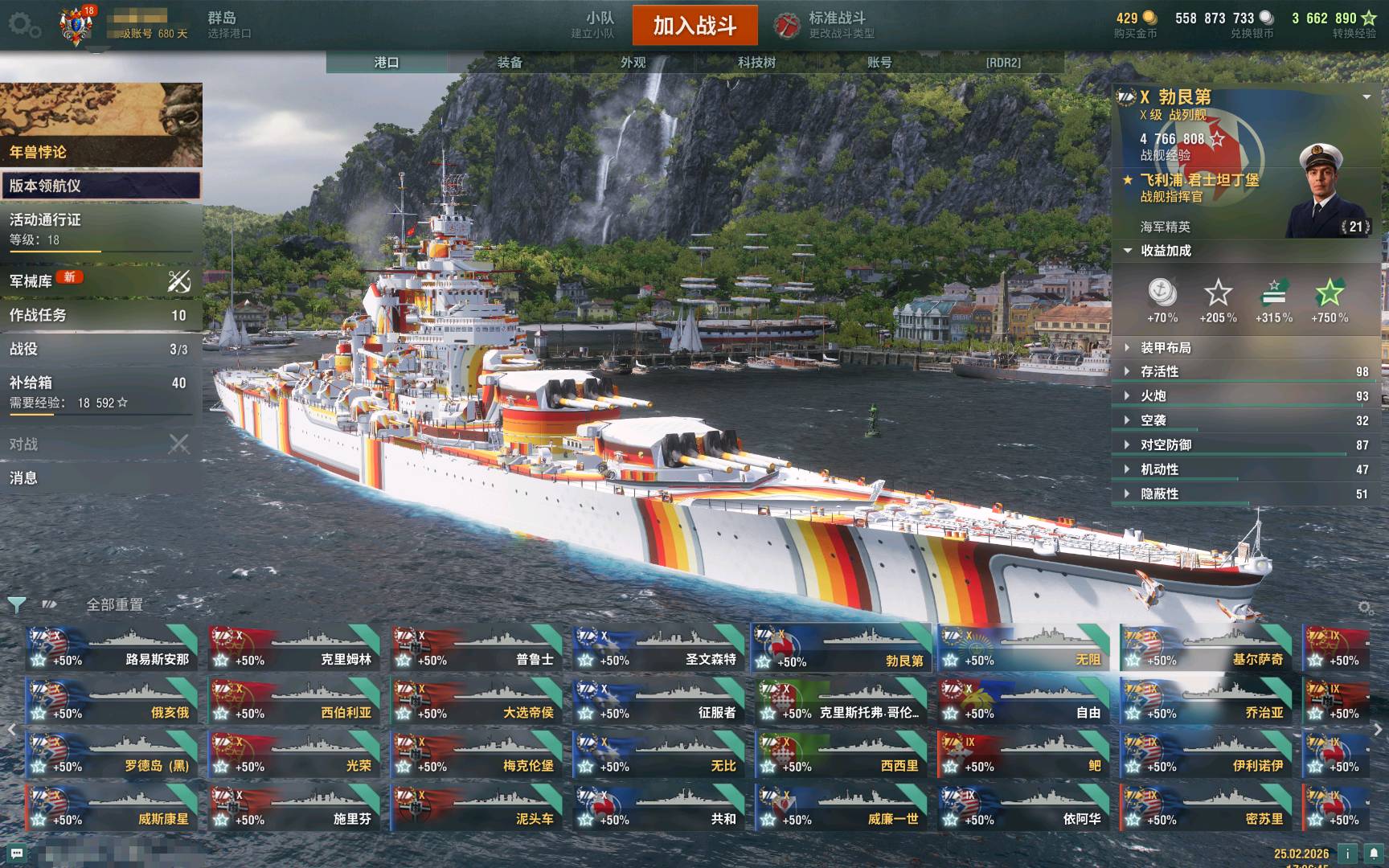
Task: Open the ship carousel filter funnel
Action: (16, 604)
